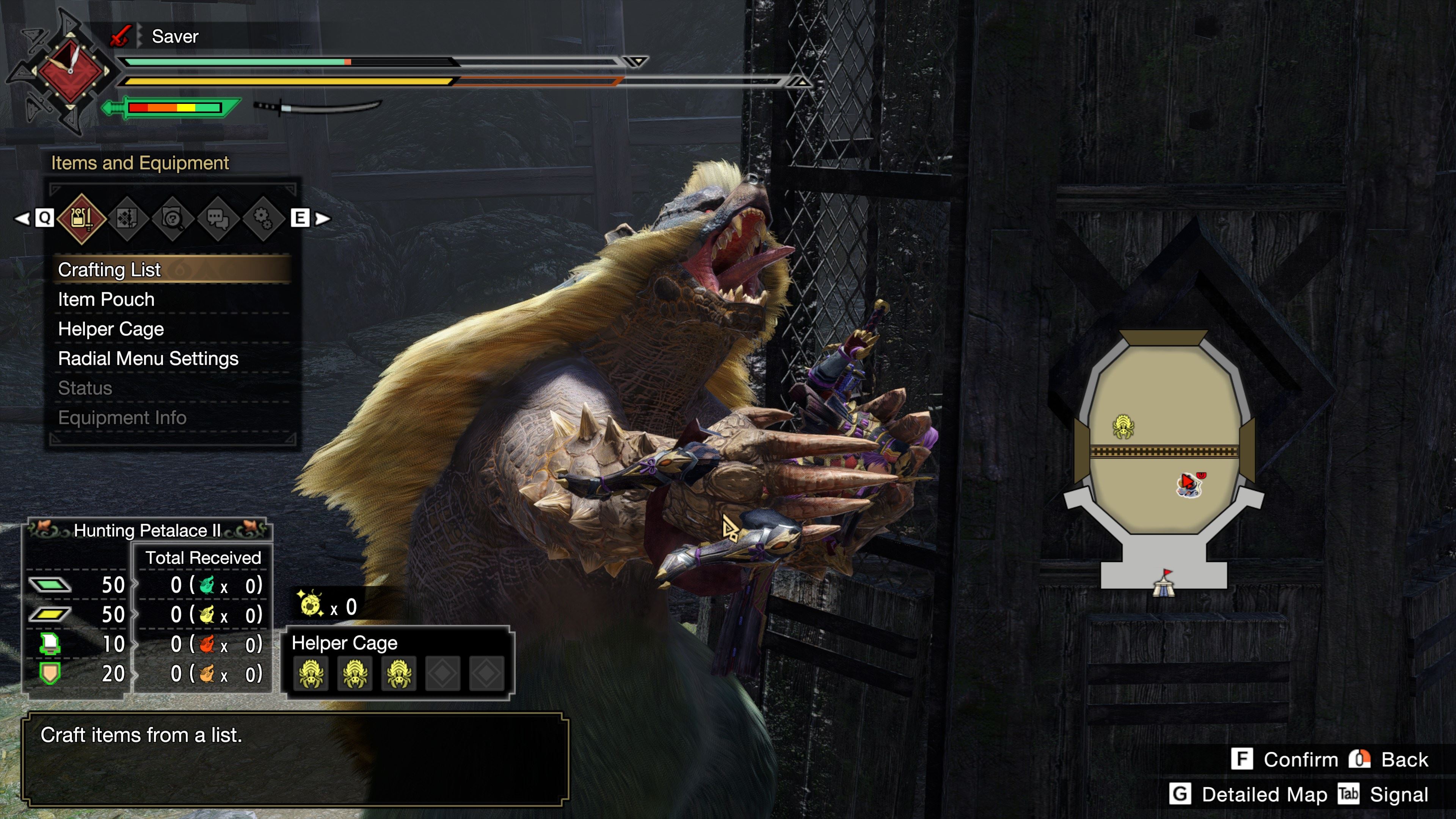Click the left arrow beside the tab row
The width and height of the screenshot is (1456, 819).
click(22, 218)
